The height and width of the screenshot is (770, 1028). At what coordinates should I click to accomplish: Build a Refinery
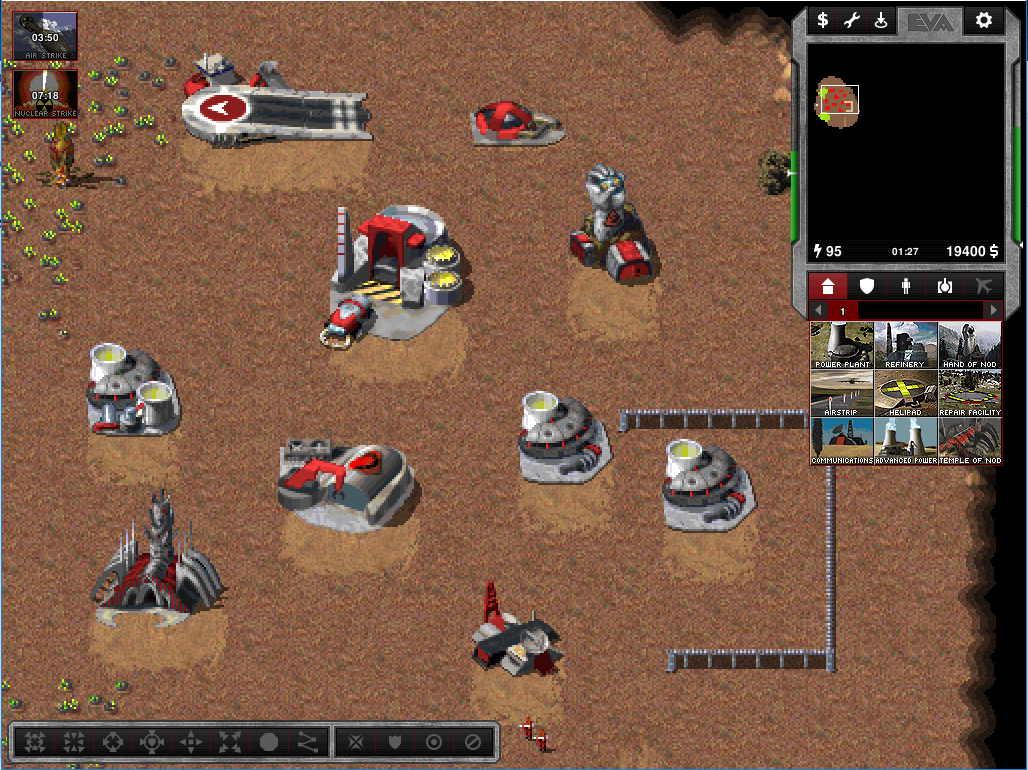(906, 345)
